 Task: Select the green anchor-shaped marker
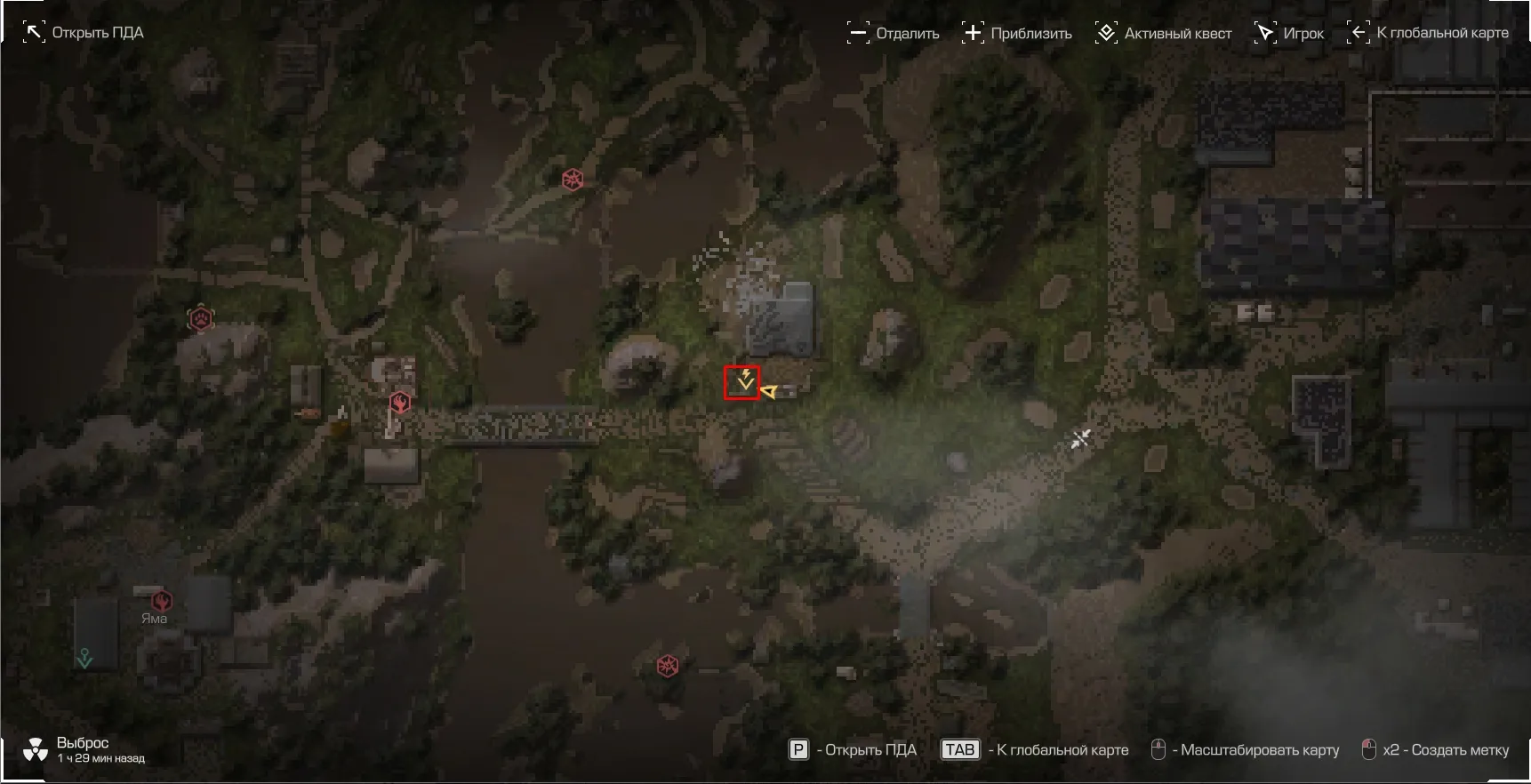(x=84, y=658)
